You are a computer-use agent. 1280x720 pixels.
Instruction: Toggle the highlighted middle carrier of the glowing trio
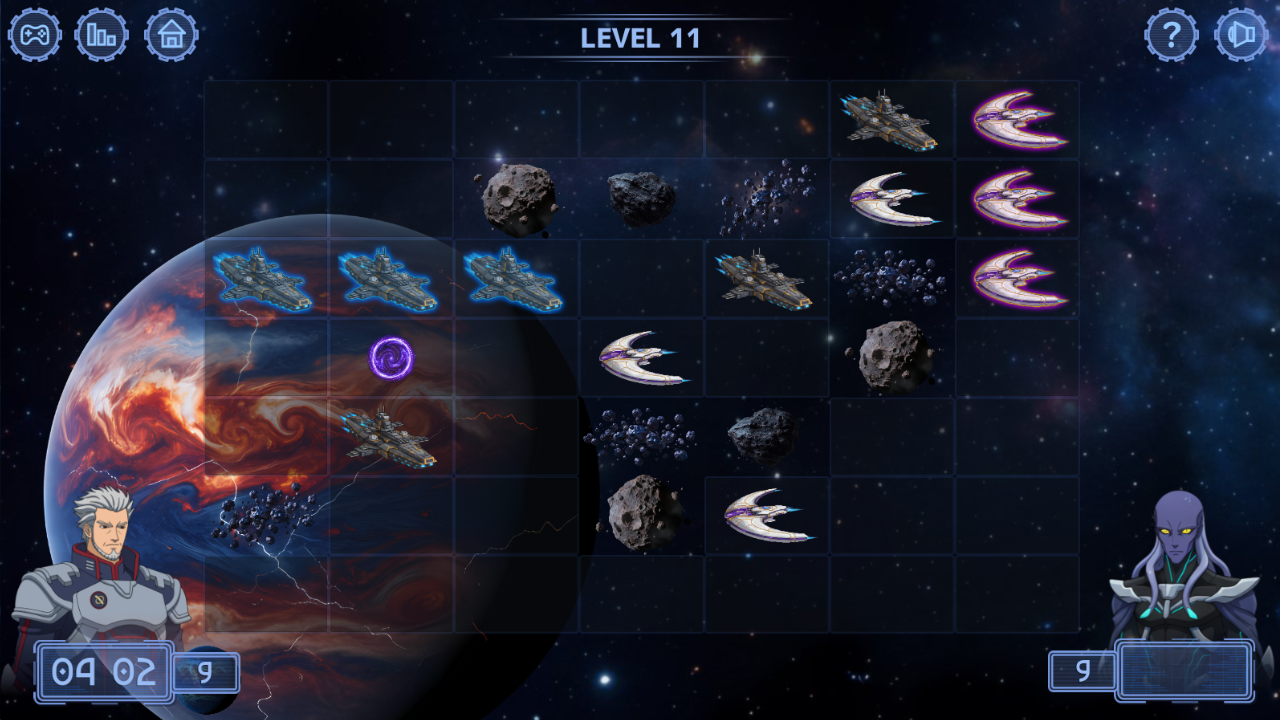coord(390,278)
